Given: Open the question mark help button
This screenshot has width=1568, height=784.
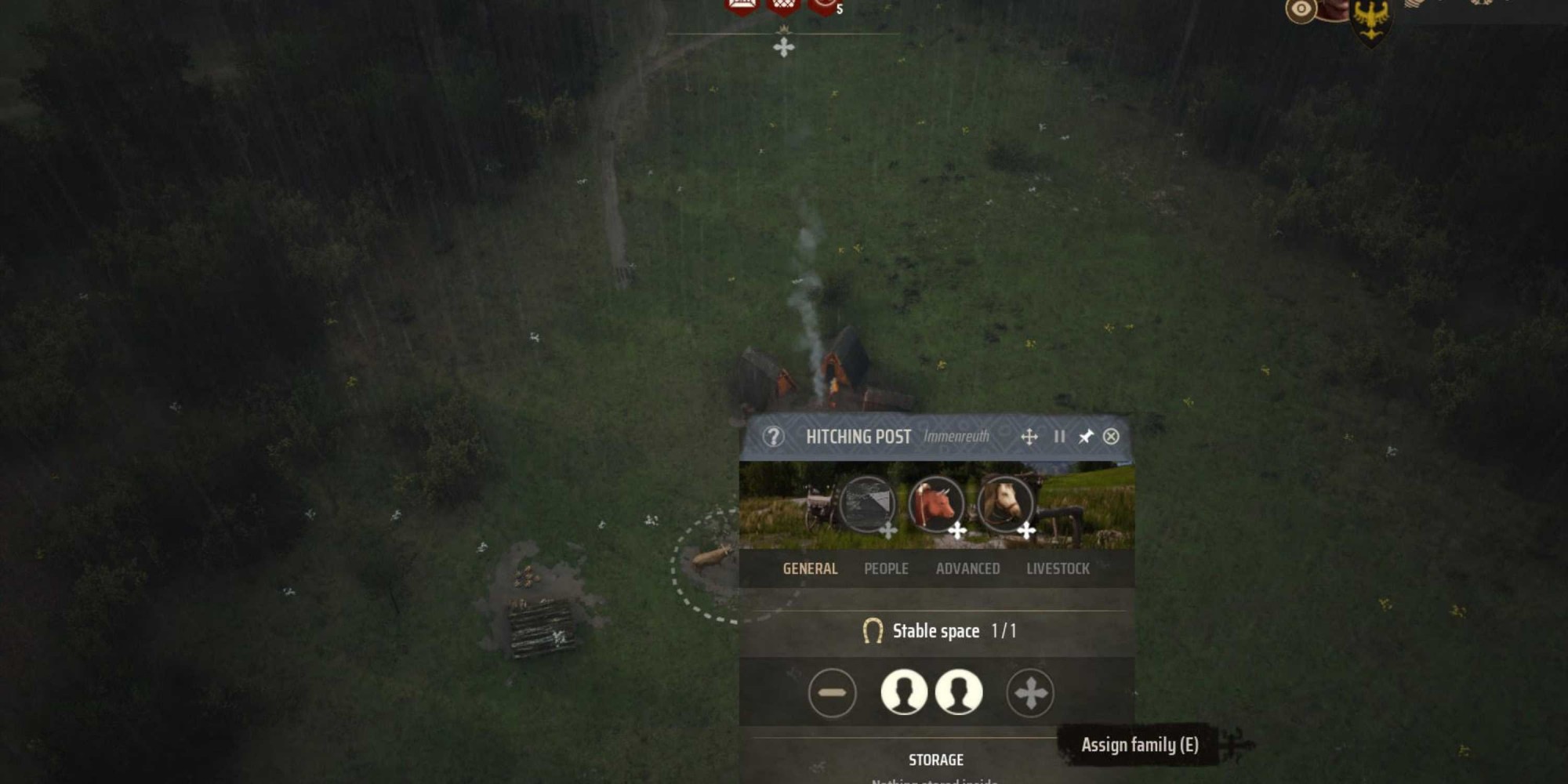Looking at the screenshot, I should click(773, 437).
